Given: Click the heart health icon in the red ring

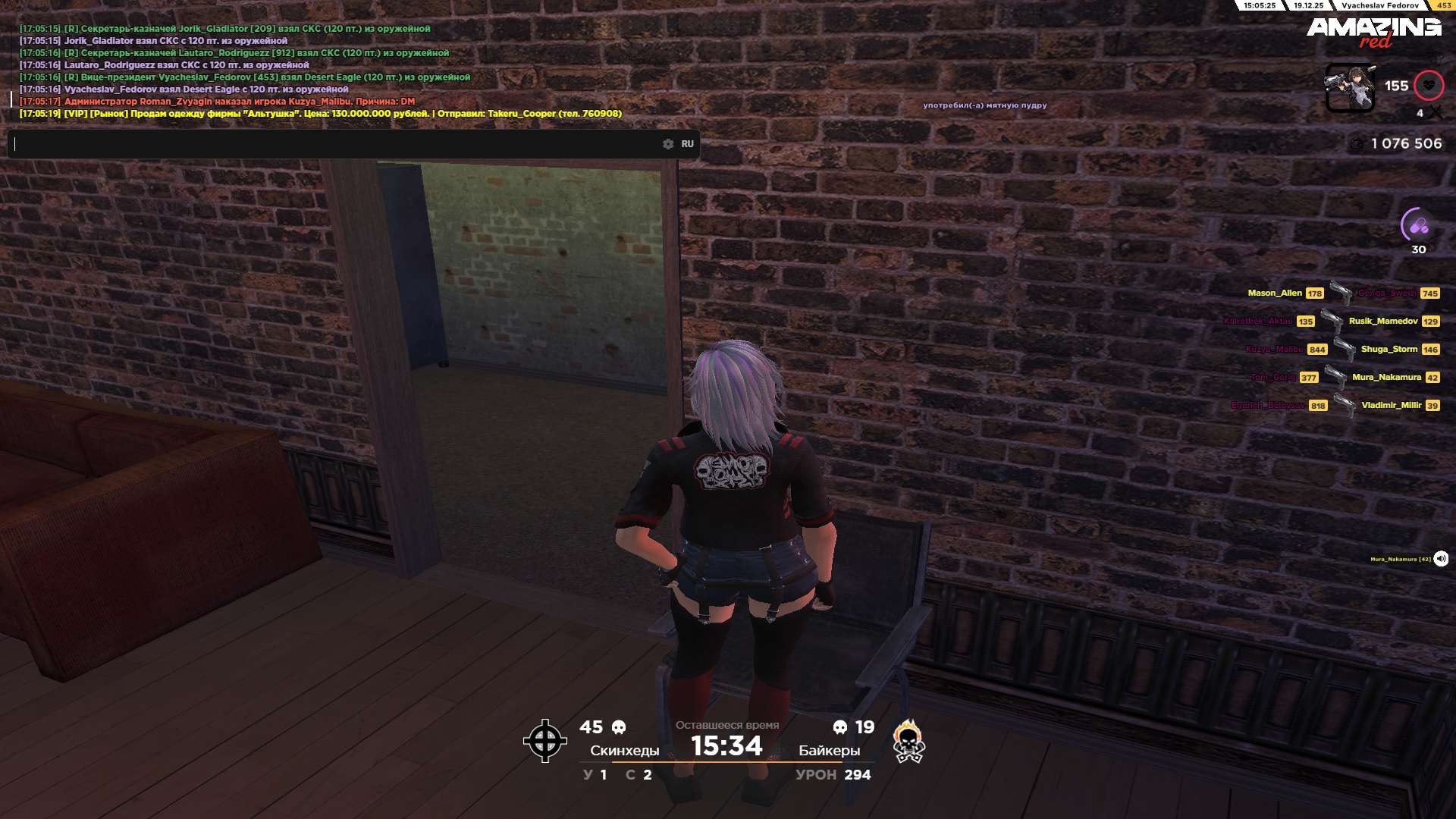Looking at the screenshot, I should (1429, 86).
